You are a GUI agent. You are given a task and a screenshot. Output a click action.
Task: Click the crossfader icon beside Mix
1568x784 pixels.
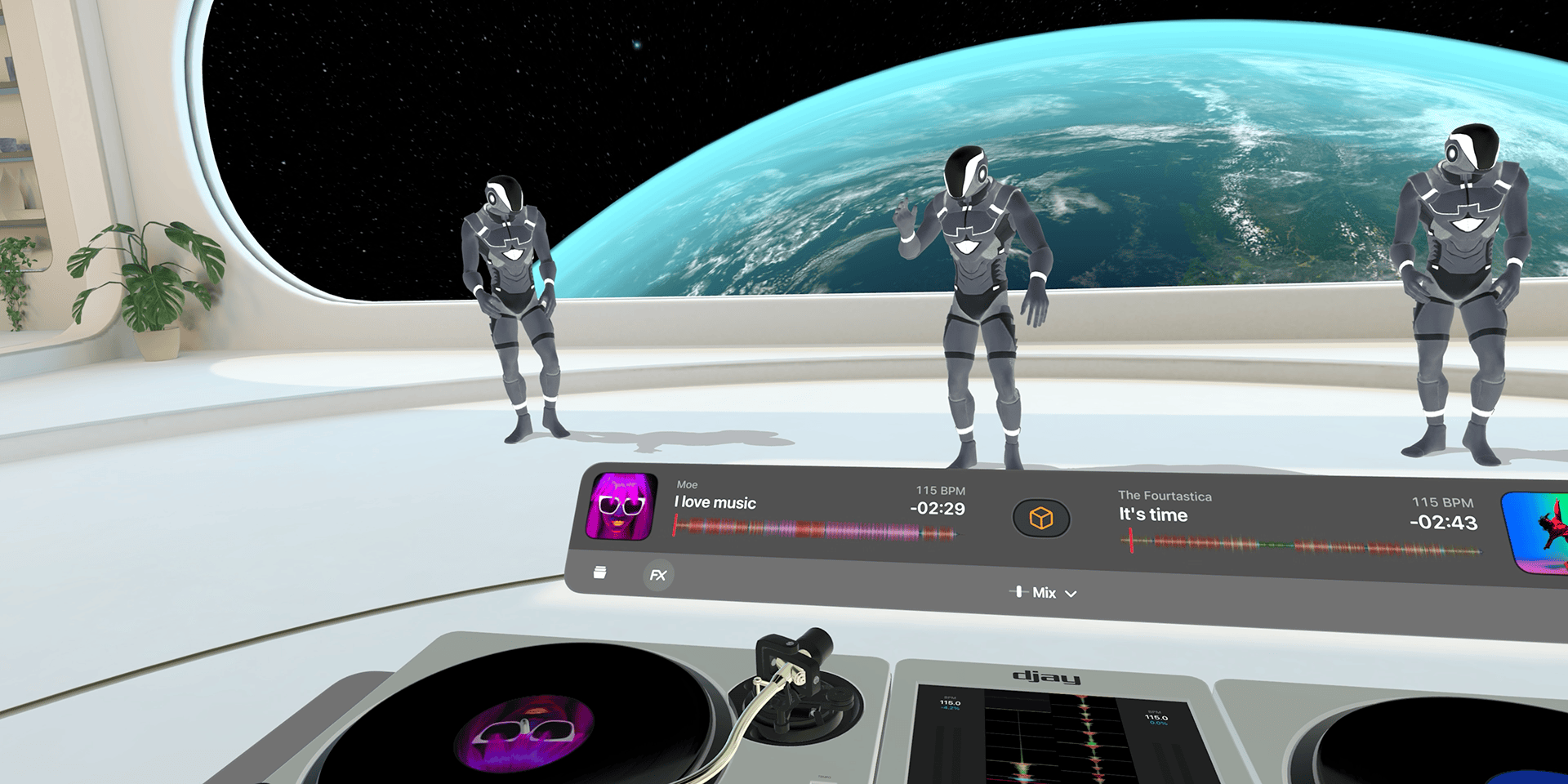pos(1020,592)
